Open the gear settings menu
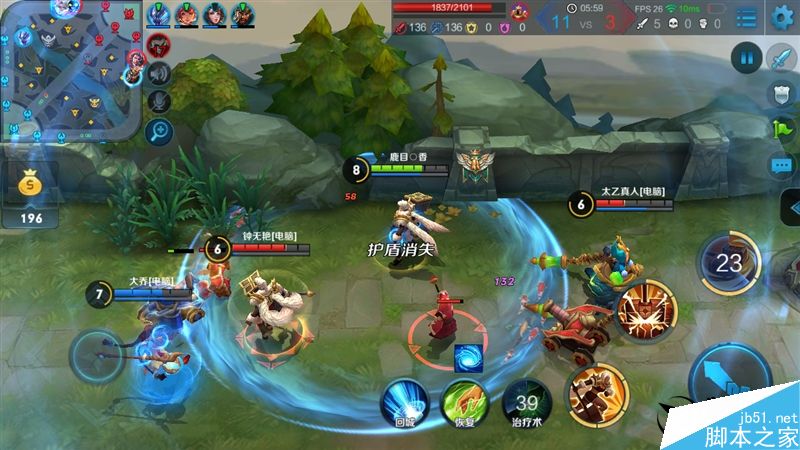800x450 pixels. (782, 16)
